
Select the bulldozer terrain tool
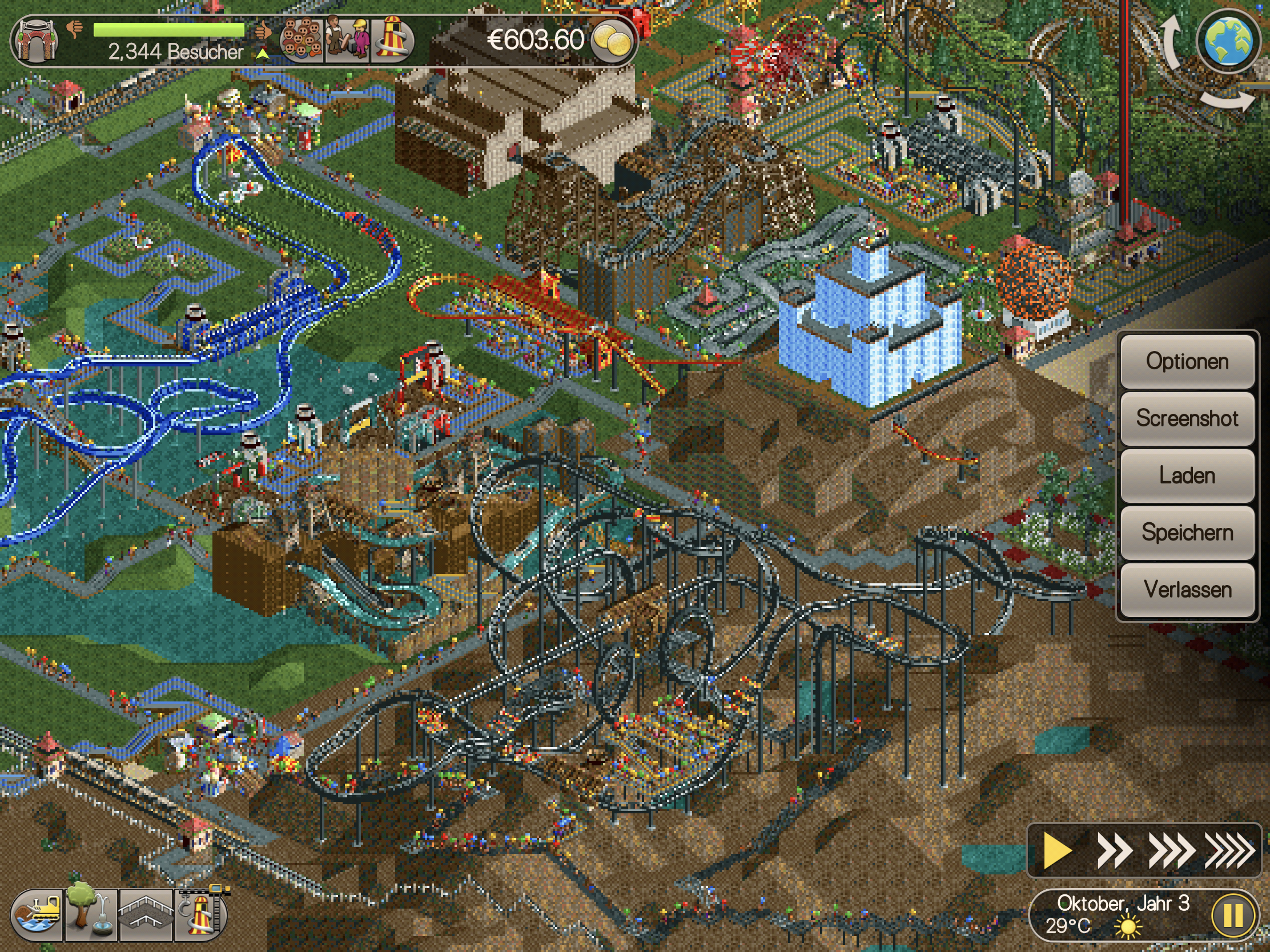click(x=38, y=915)
